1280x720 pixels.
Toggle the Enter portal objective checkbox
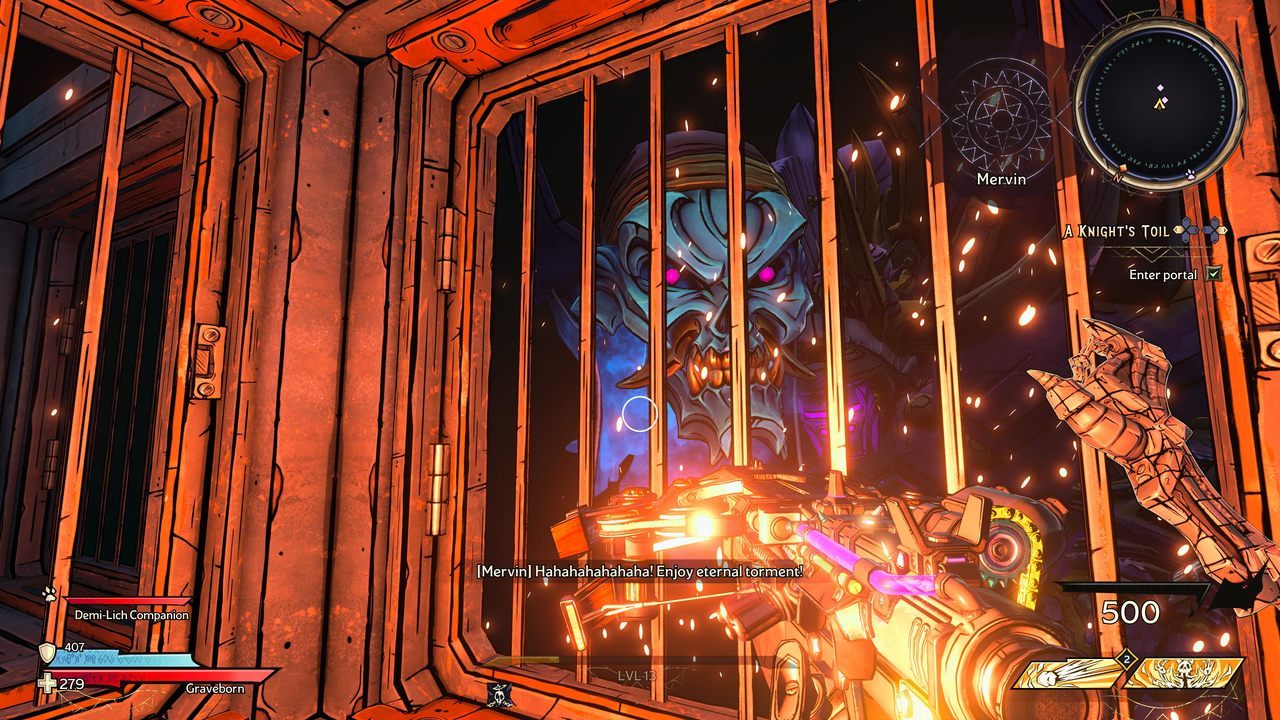[x=1214, y=274]
